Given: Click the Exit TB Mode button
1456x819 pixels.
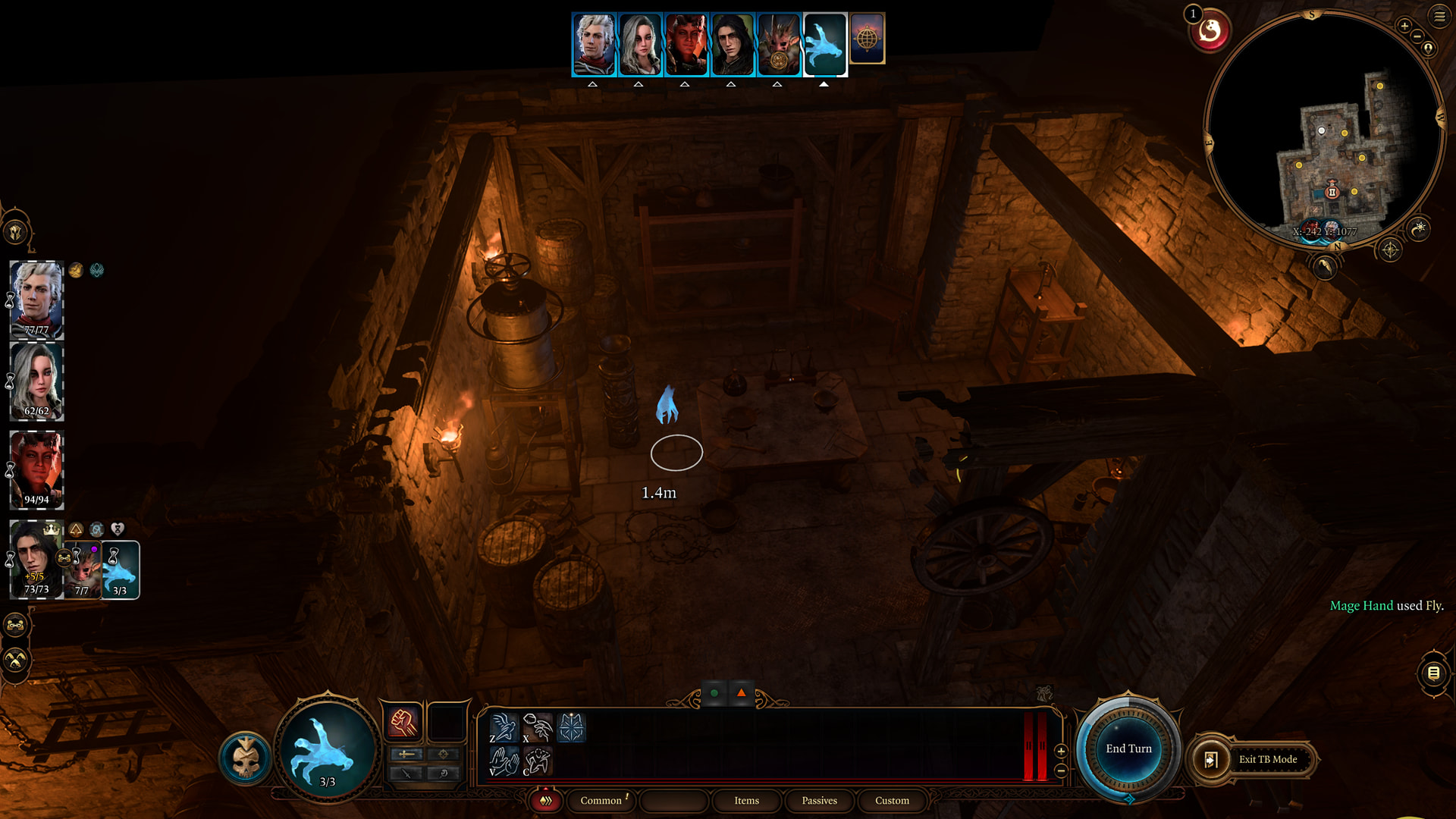Looking at the screenshot, I should [1267, 759].
